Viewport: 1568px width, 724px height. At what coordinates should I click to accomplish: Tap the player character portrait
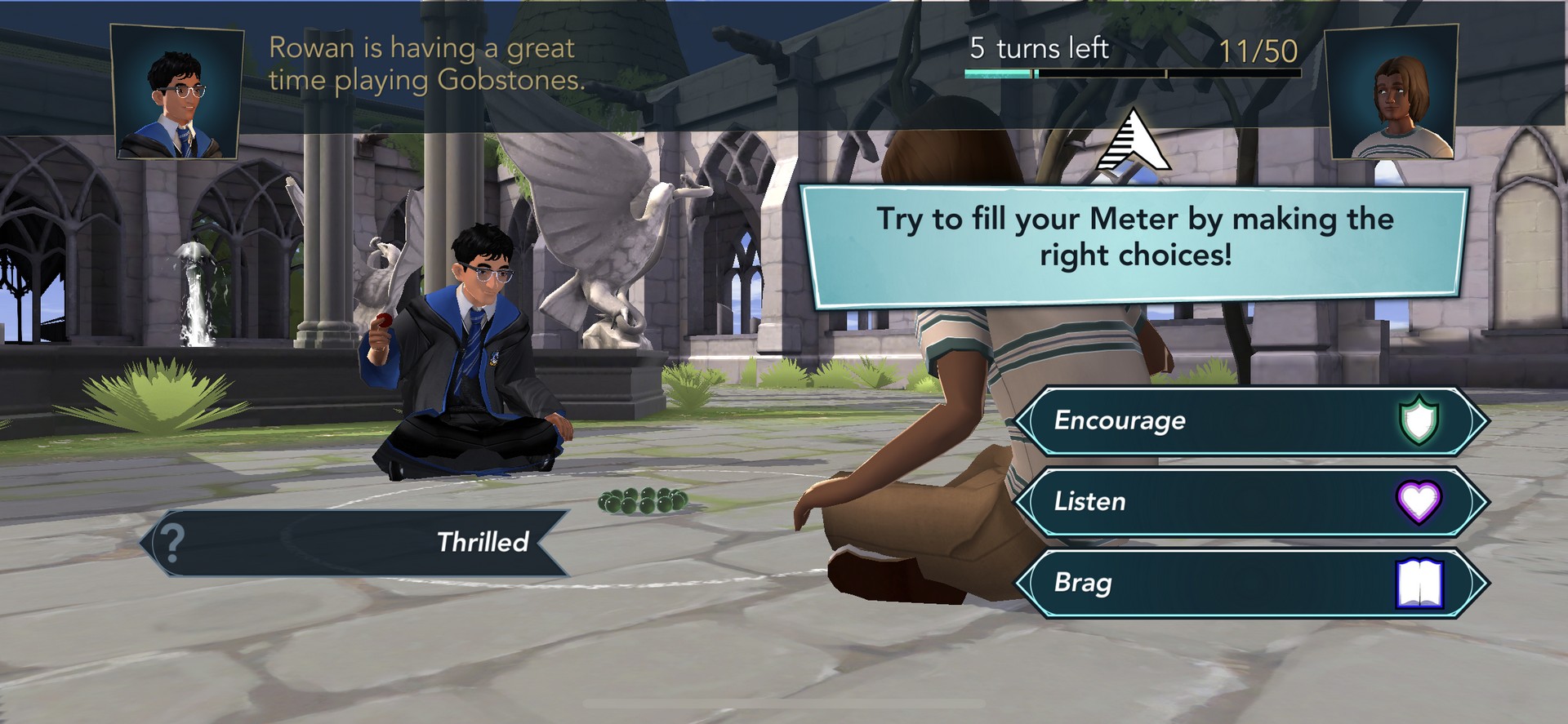1392,91
